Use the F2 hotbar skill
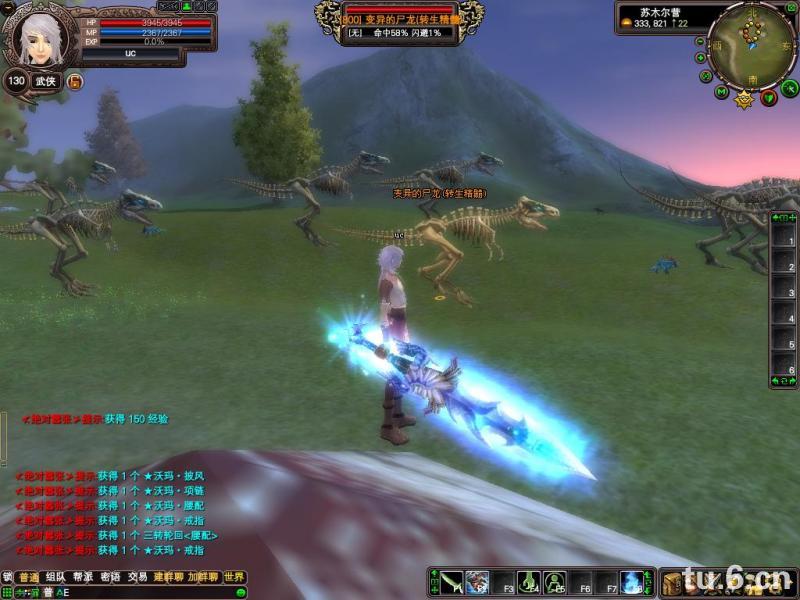The height and width of the screenshot is (600, 800). click(477, 582)
